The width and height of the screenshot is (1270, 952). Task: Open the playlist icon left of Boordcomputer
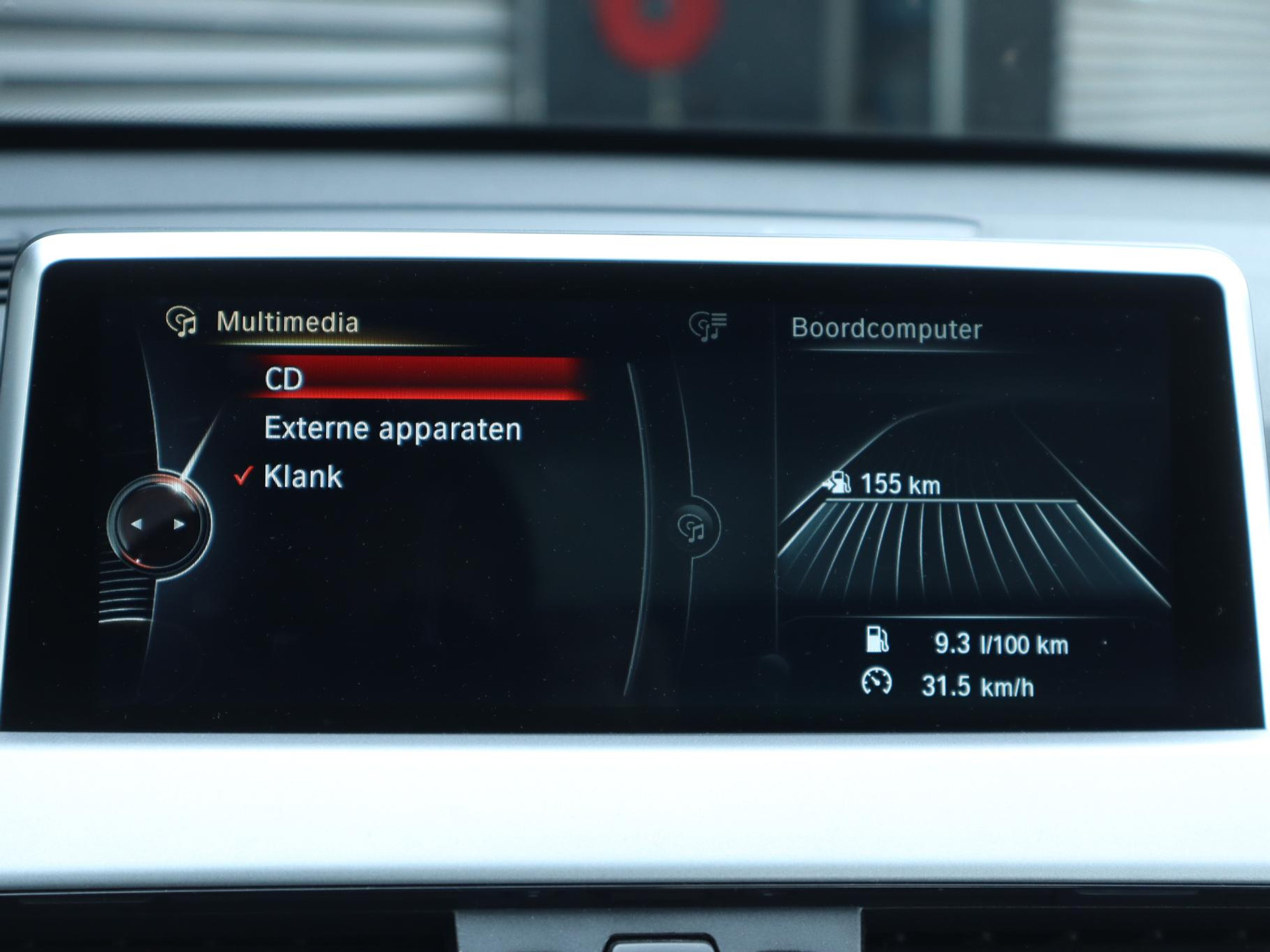tap(708, 326)
